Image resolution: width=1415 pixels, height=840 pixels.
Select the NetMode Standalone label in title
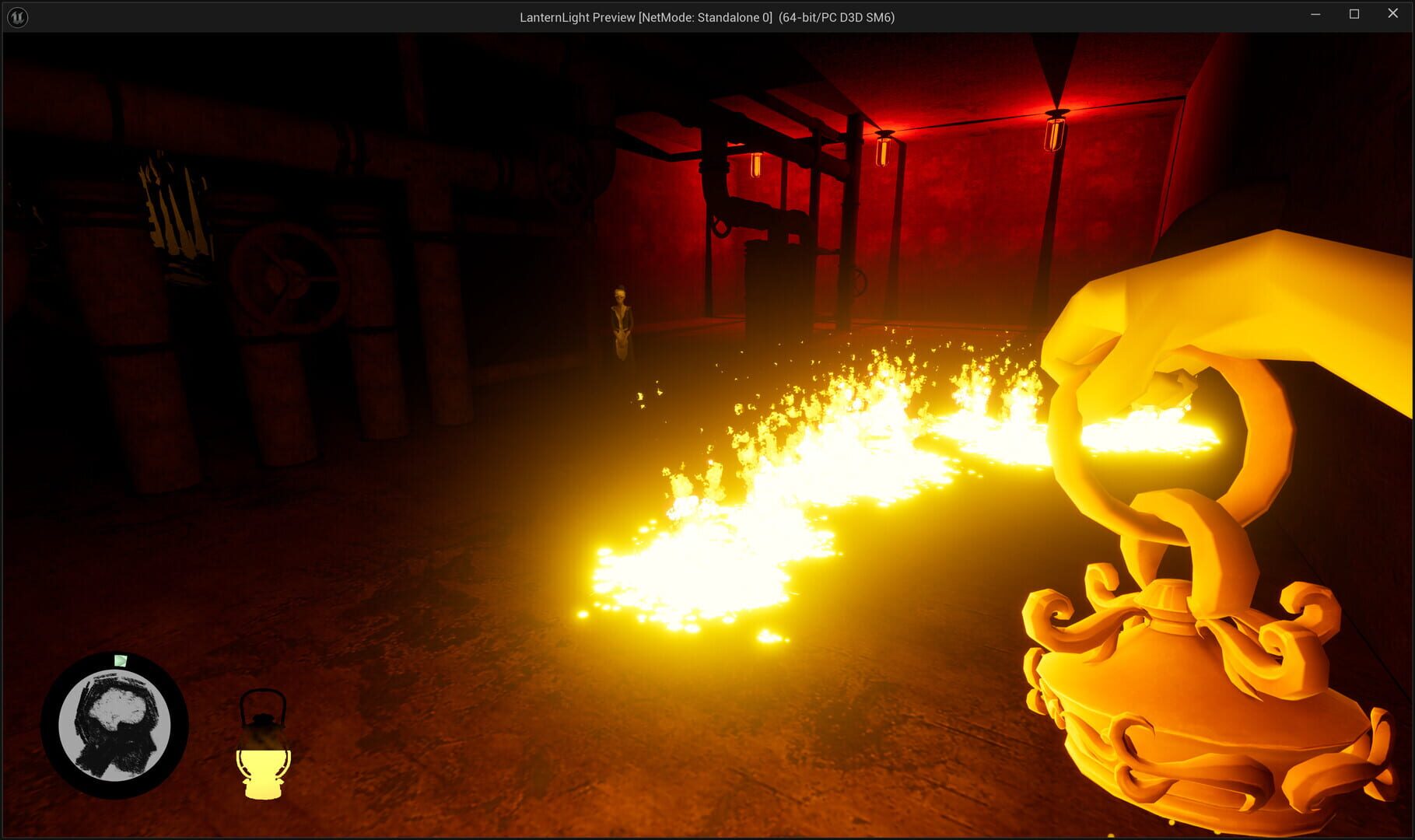[704, 16]
